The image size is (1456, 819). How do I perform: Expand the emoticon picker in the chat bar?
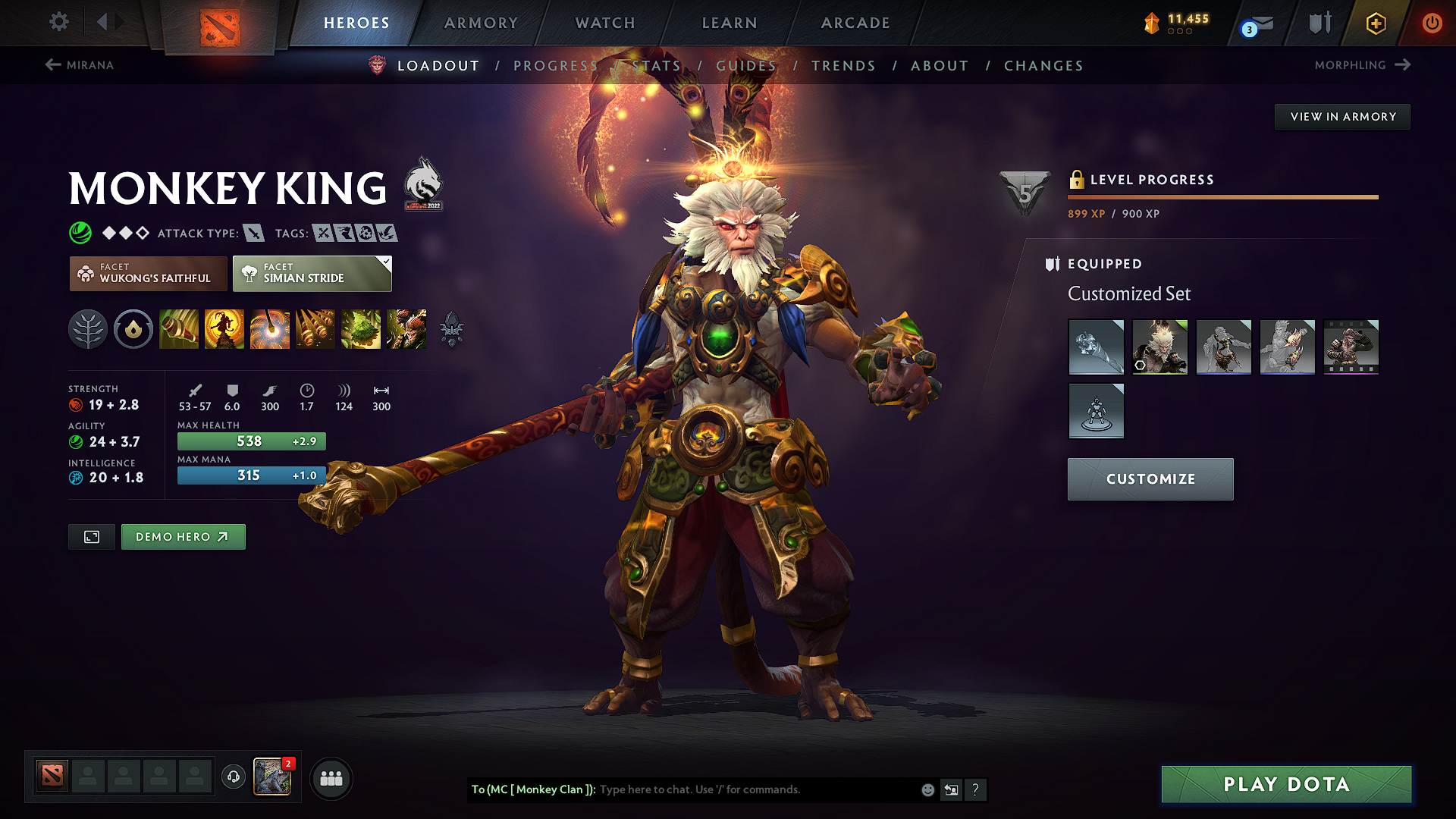pos(927,789)
